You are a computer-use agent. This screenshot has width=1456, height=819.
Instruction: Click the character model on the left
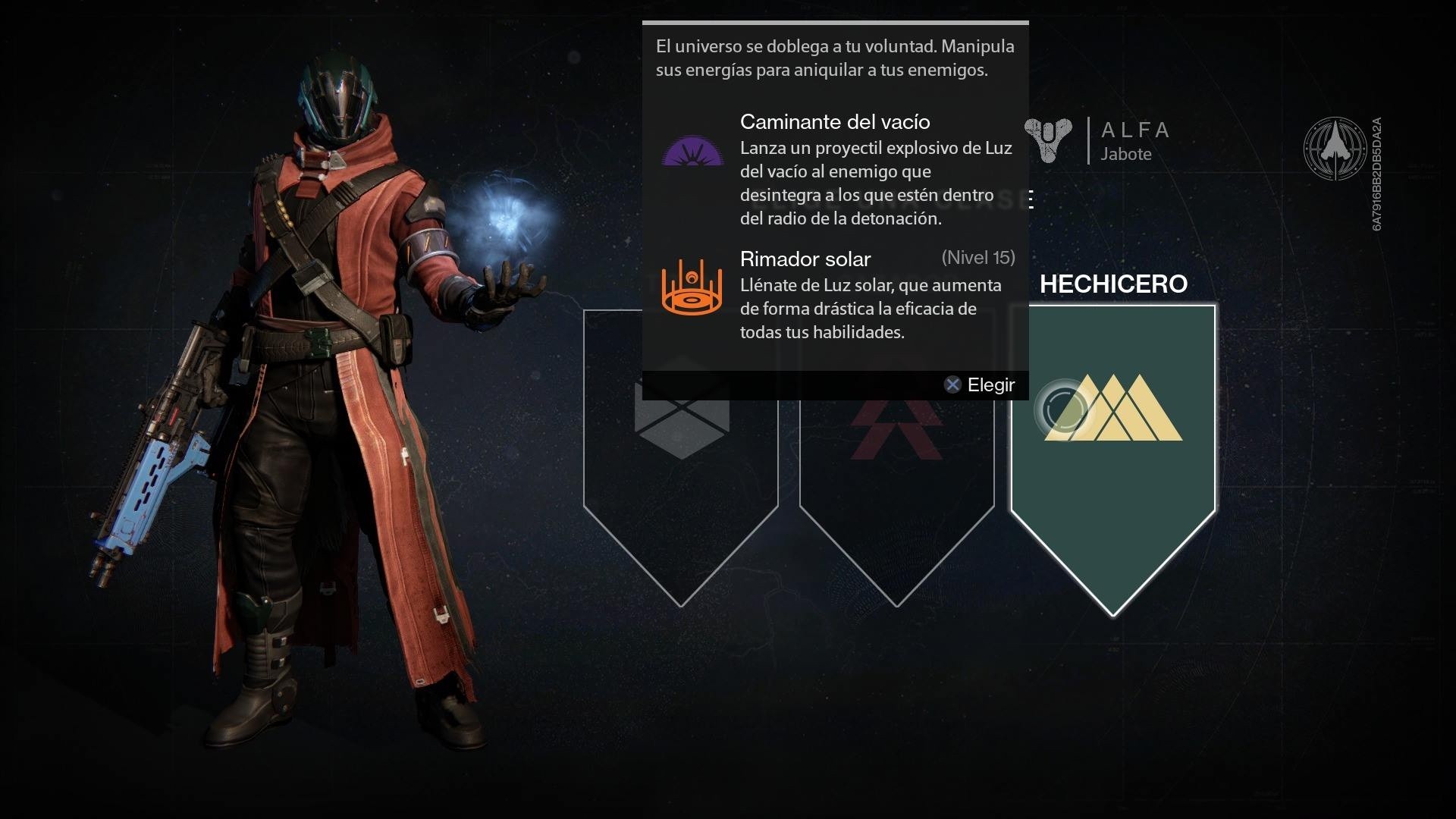[x=326, y=417]
